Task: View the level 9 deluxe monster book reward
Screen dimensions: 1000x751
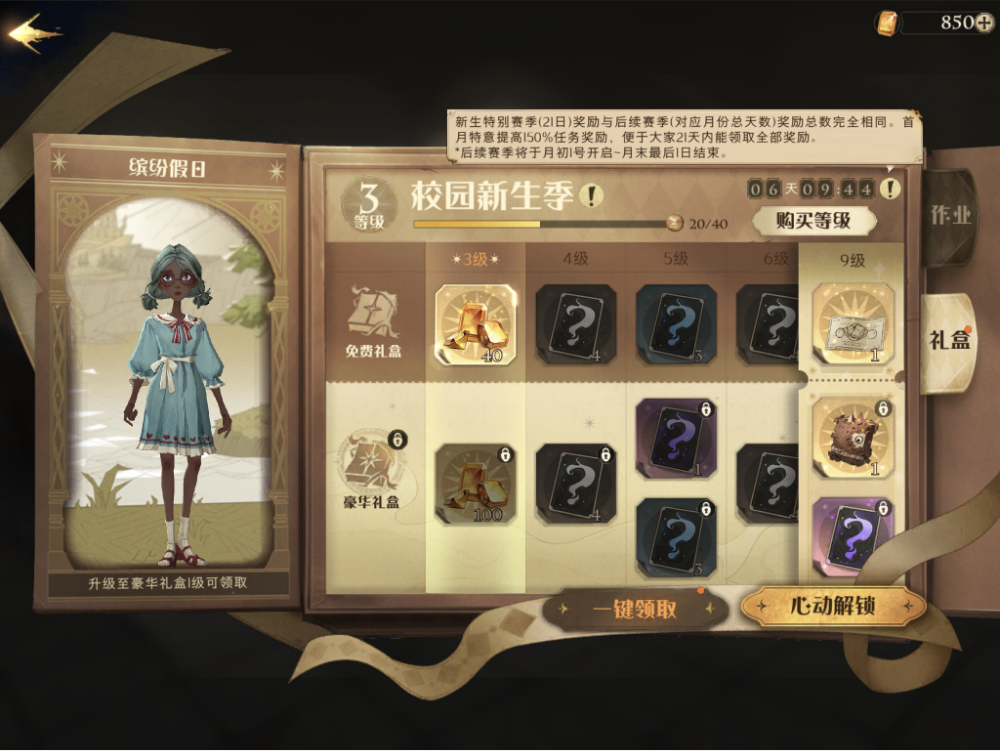Action: pyautogui.click(x=853, y=437)
